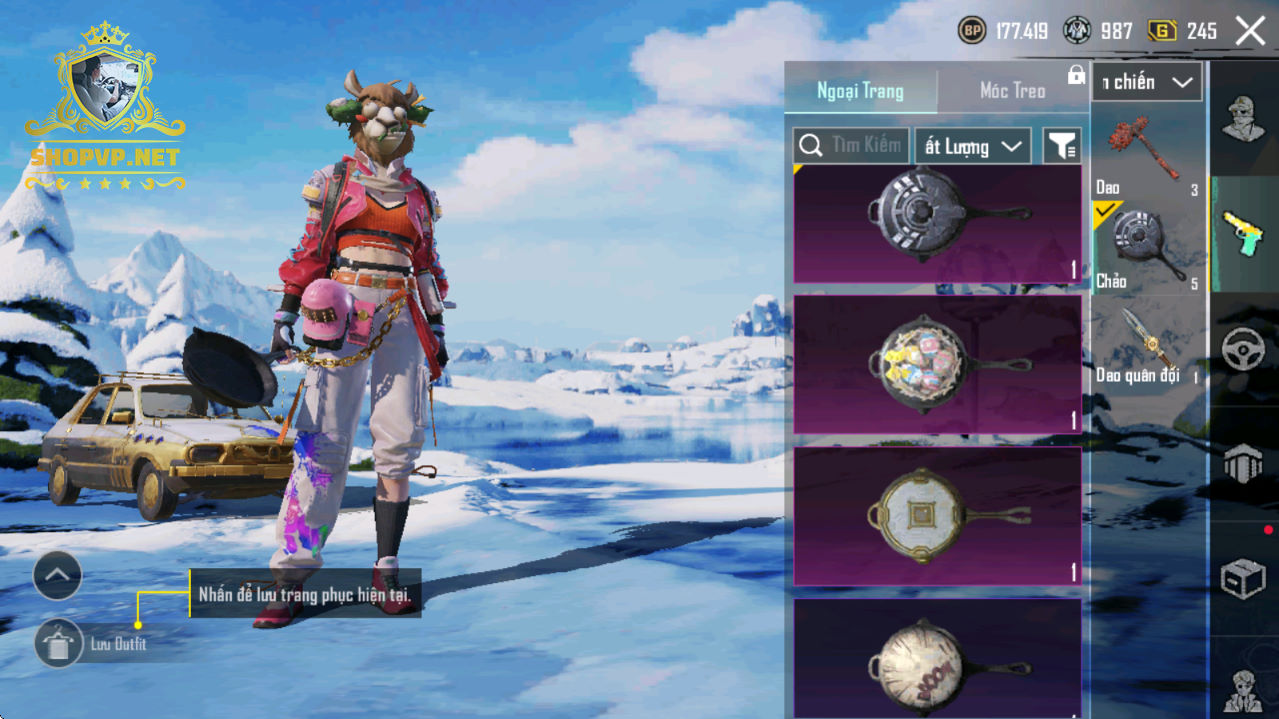Open the steering wheel vehicle section

1243,350
